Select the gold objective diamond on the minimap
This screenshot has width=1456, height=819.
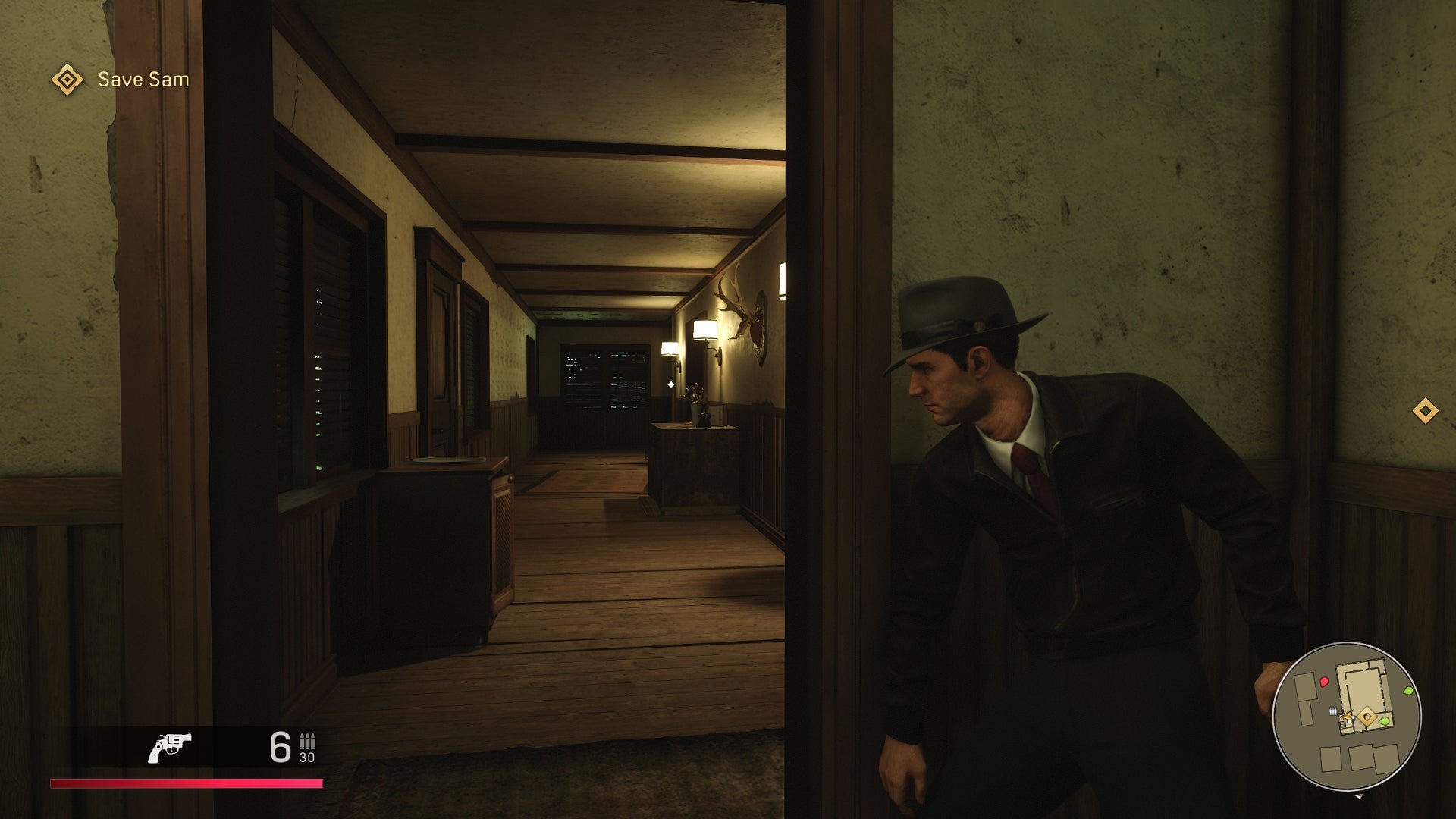pos(1367,717)
